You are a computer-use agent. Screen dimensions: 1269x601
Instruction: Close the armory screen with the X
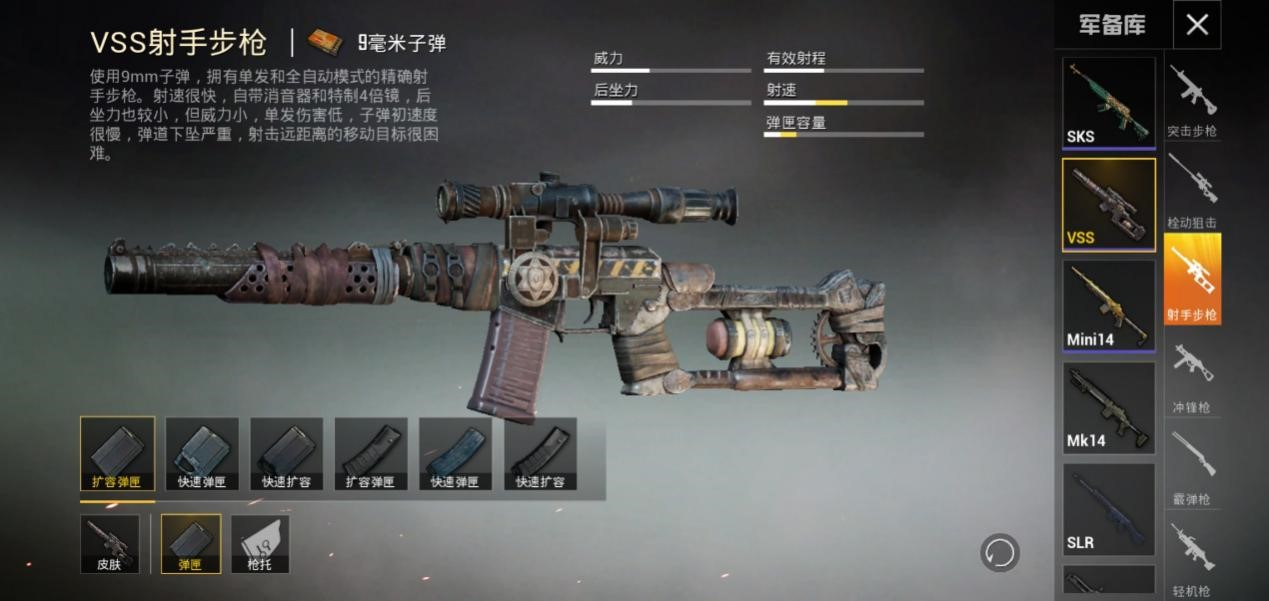pos(1196,25)
